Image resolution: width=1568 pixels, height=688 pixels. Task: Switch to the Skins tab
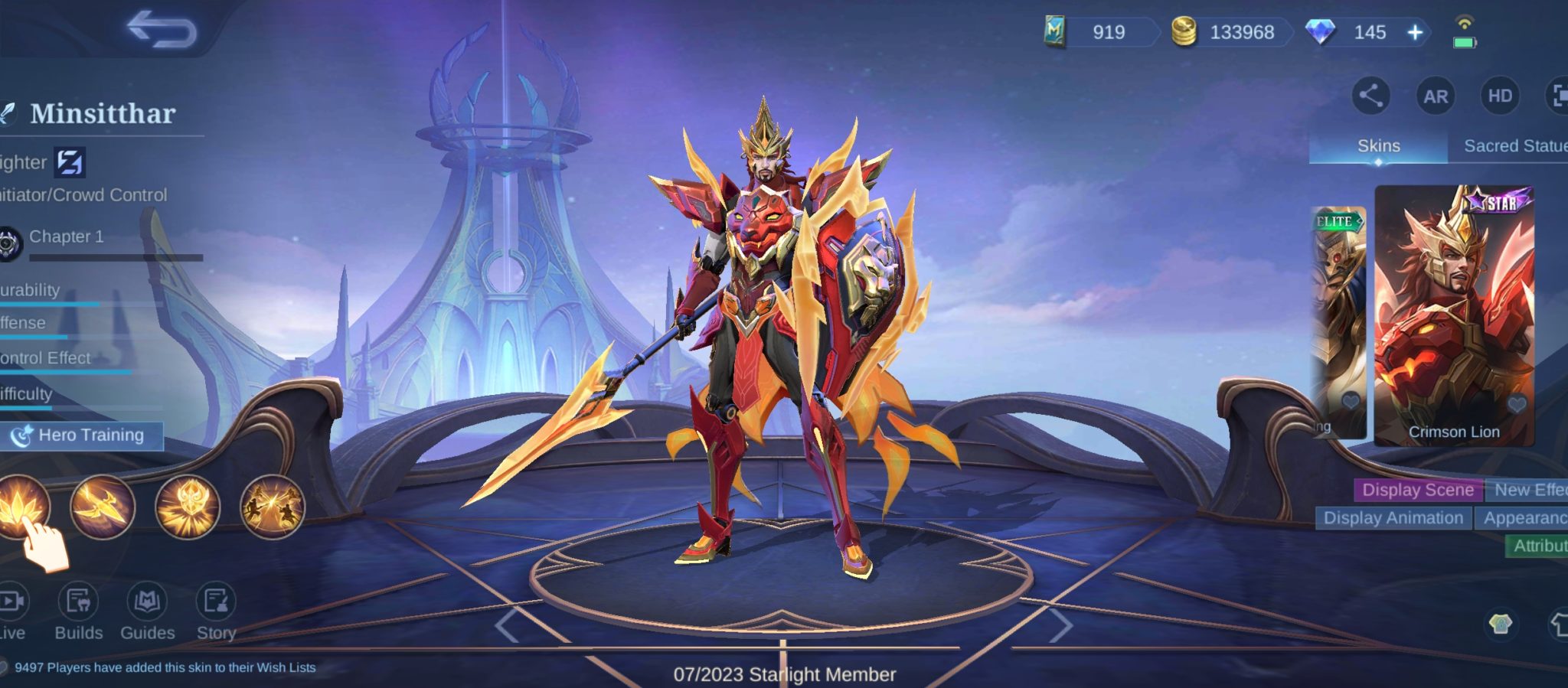(1378, 146)
